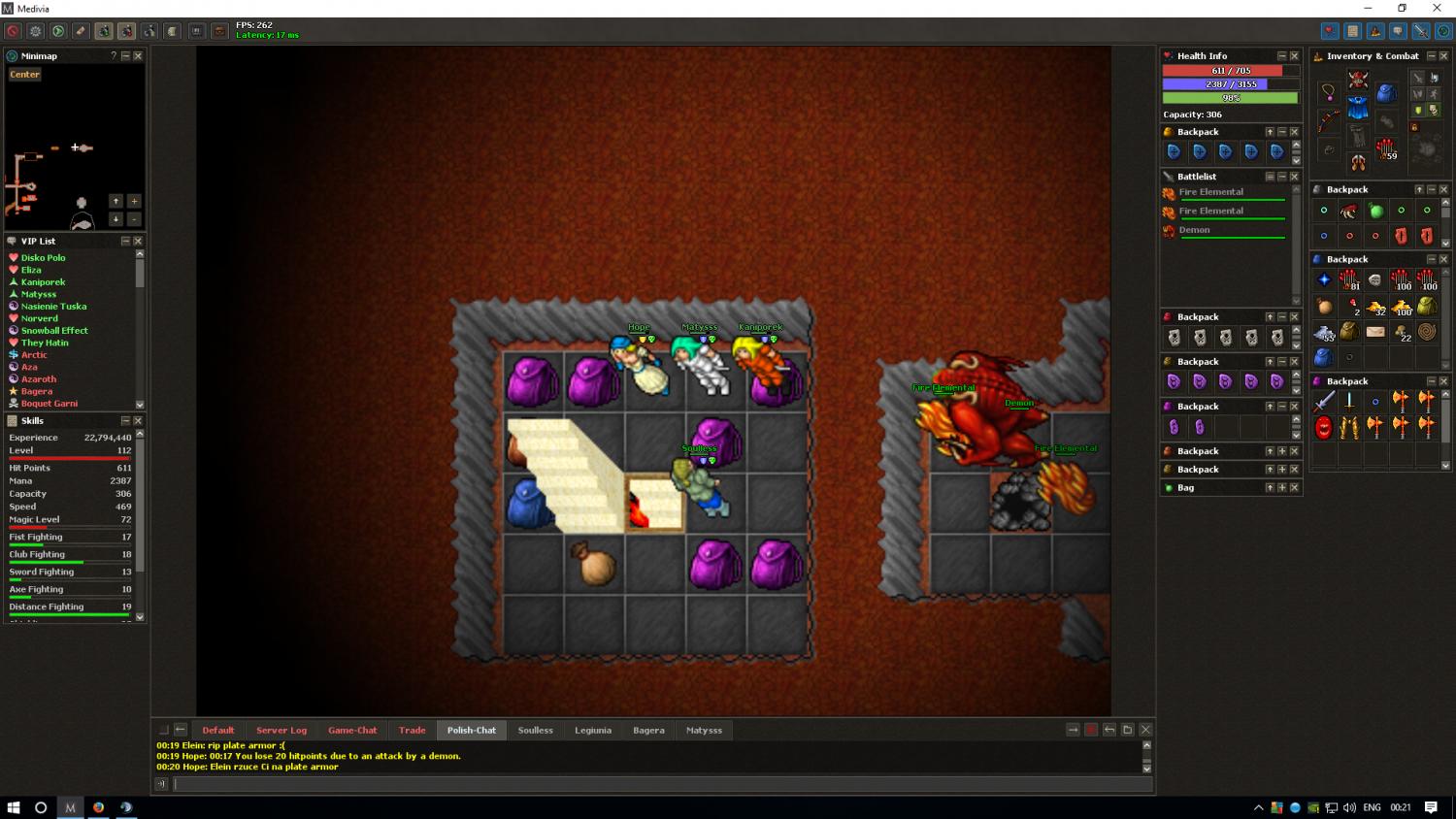Select Kaniporek in the VIP list
Viewport: 1456px width, 819px height.
44,282
